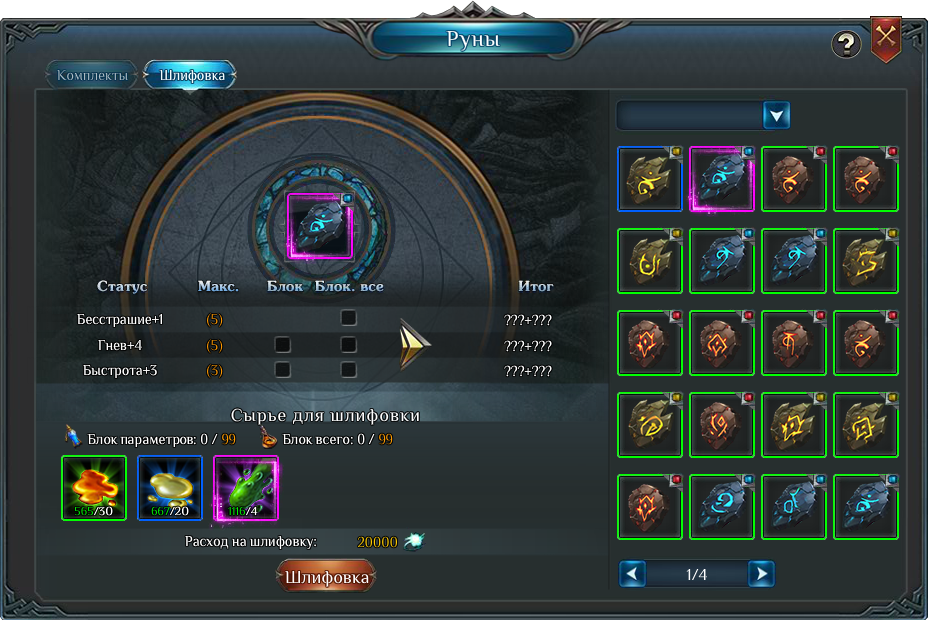Switch to the Комплекты tab
Viewport: 928px width, 620px height.
[x=92, y=75]
